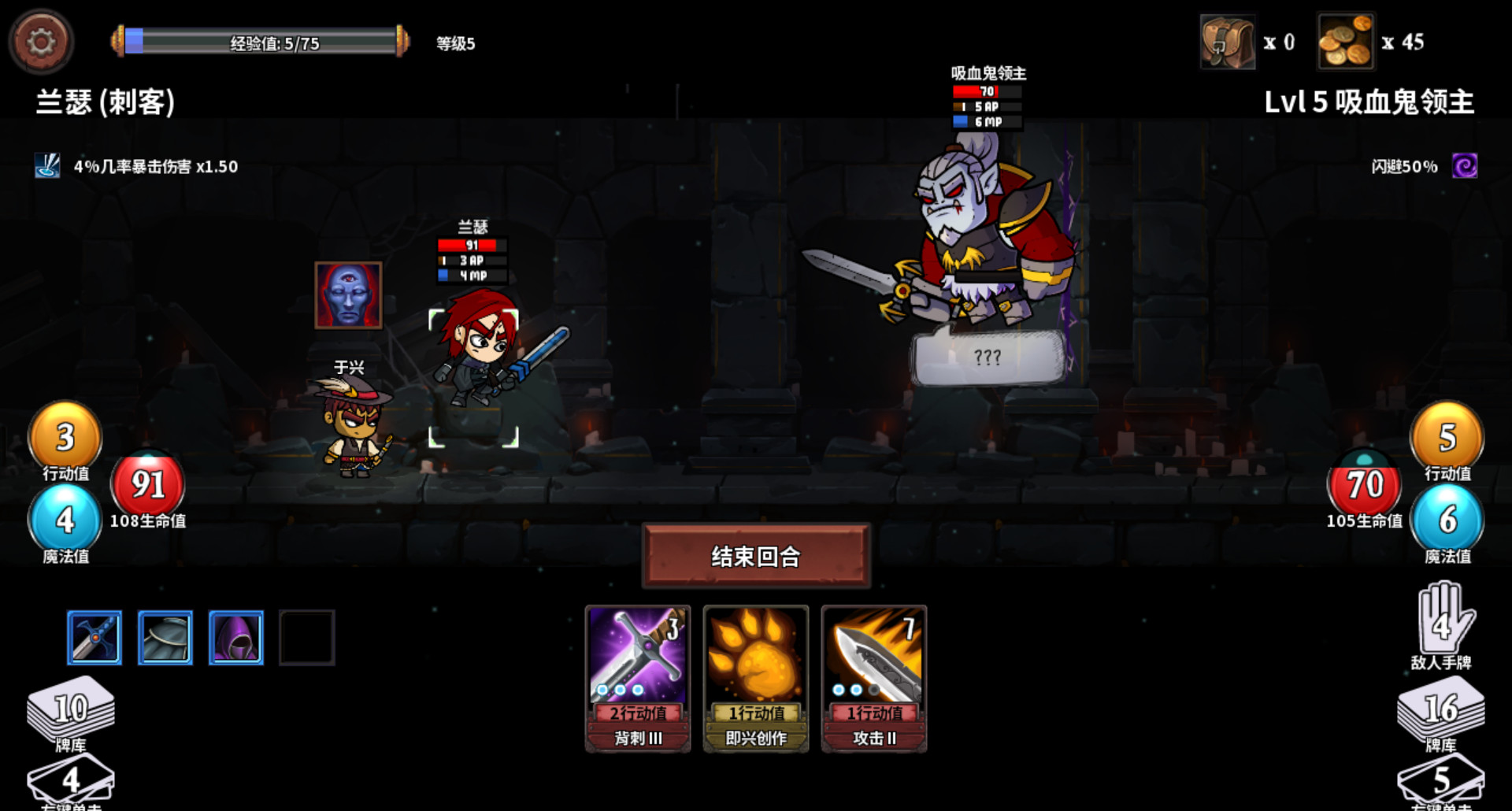The image size is (1512, 811).
Task: Click the crit damage buff icon near 4%几率暴击伤害
Action: coord(49,167)
